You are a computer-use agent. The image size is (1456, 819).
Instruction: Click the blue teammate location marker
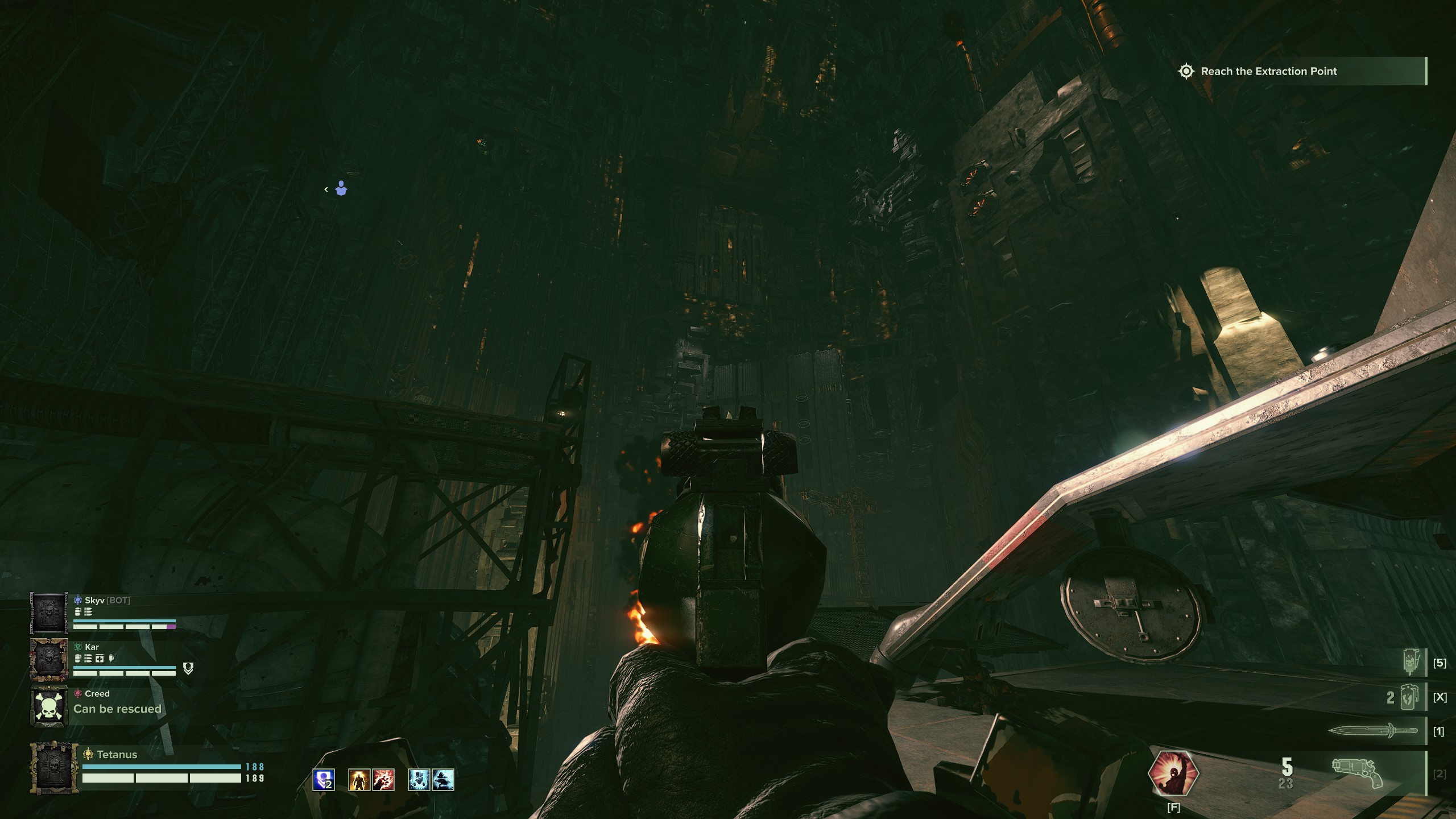341,188
